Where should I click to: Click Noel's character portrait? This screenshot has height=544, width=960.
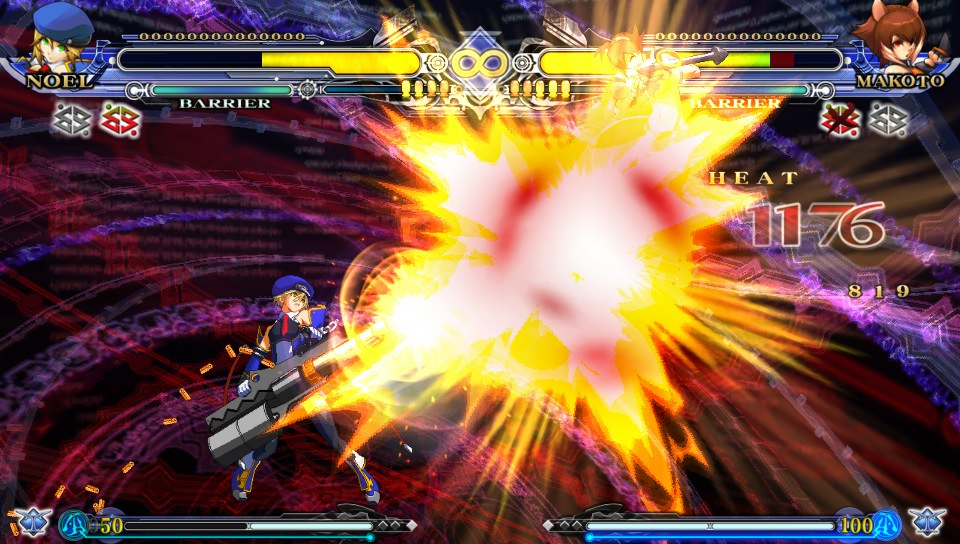(x=60, y=37)
